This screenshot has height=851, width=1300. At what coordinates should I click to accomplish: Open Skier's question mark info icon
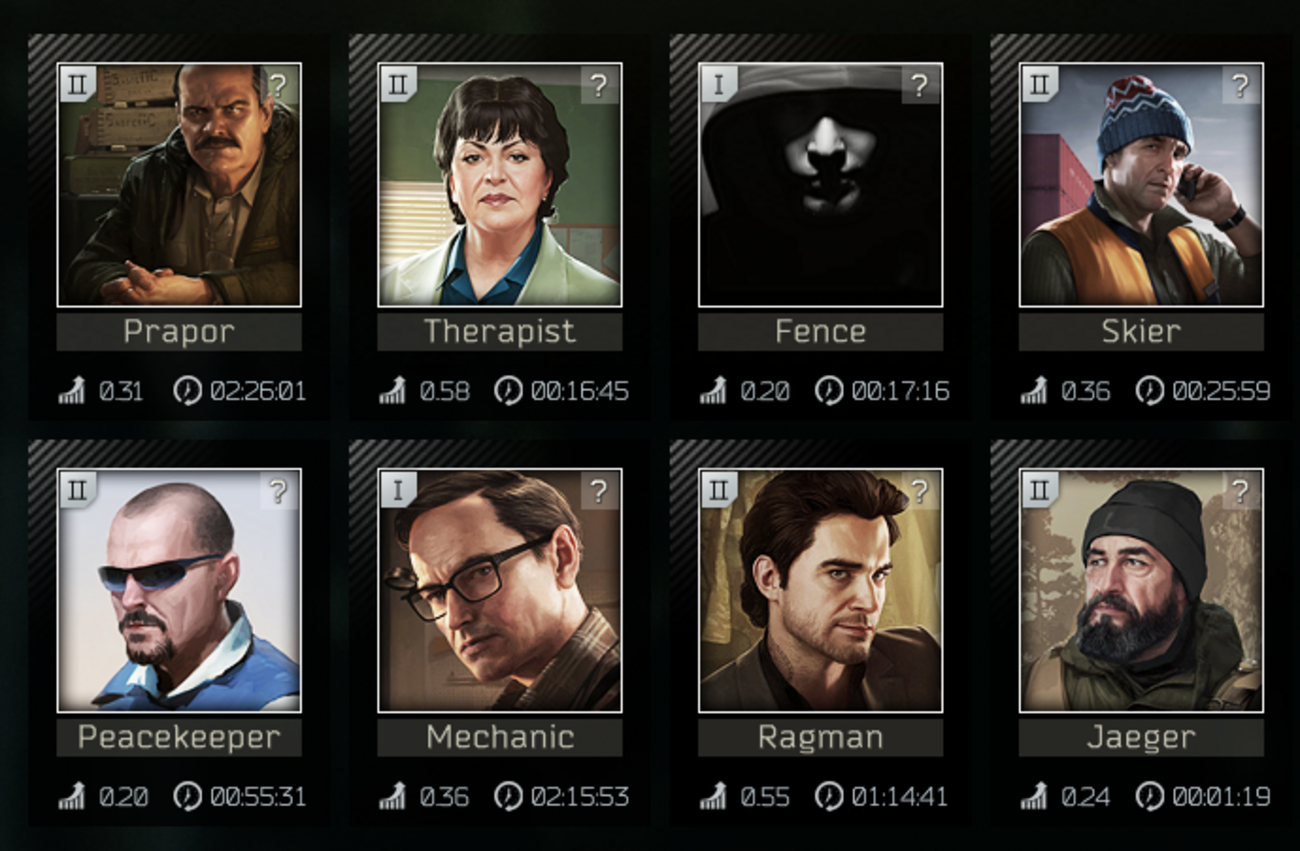(x=1242, y=86)
